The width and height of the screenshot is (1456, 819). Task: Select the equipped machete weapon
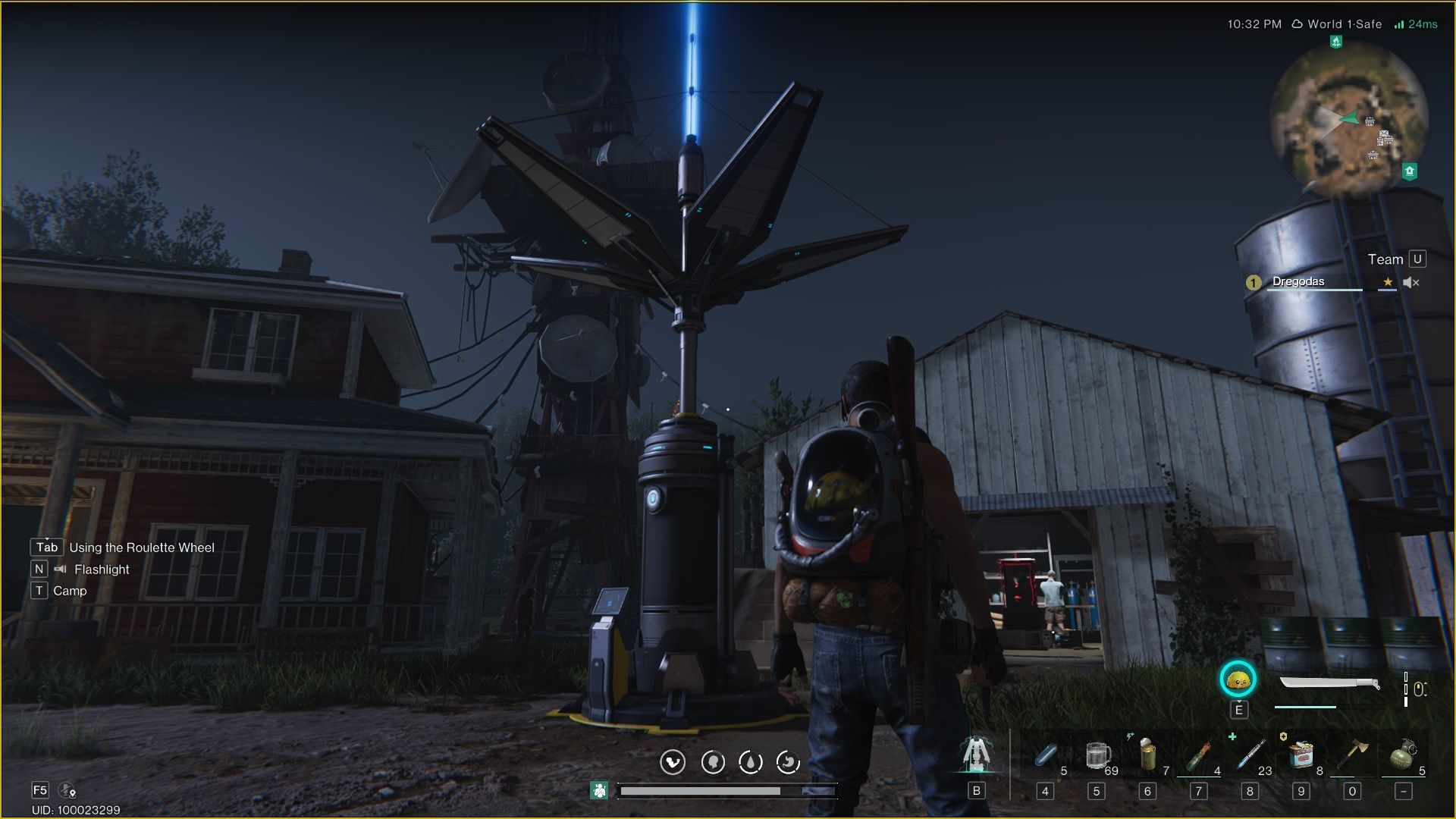(x=1329, y=685)
